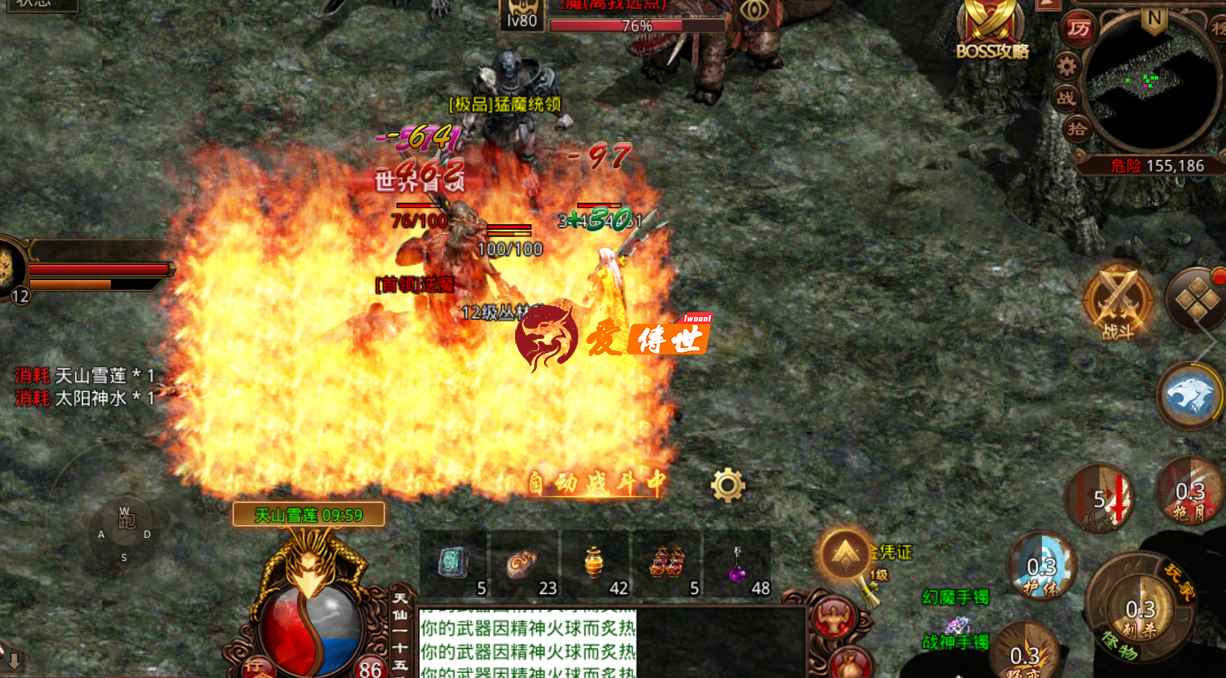
Task: Use the hotbar item with count 23
Action: (525, 563)
